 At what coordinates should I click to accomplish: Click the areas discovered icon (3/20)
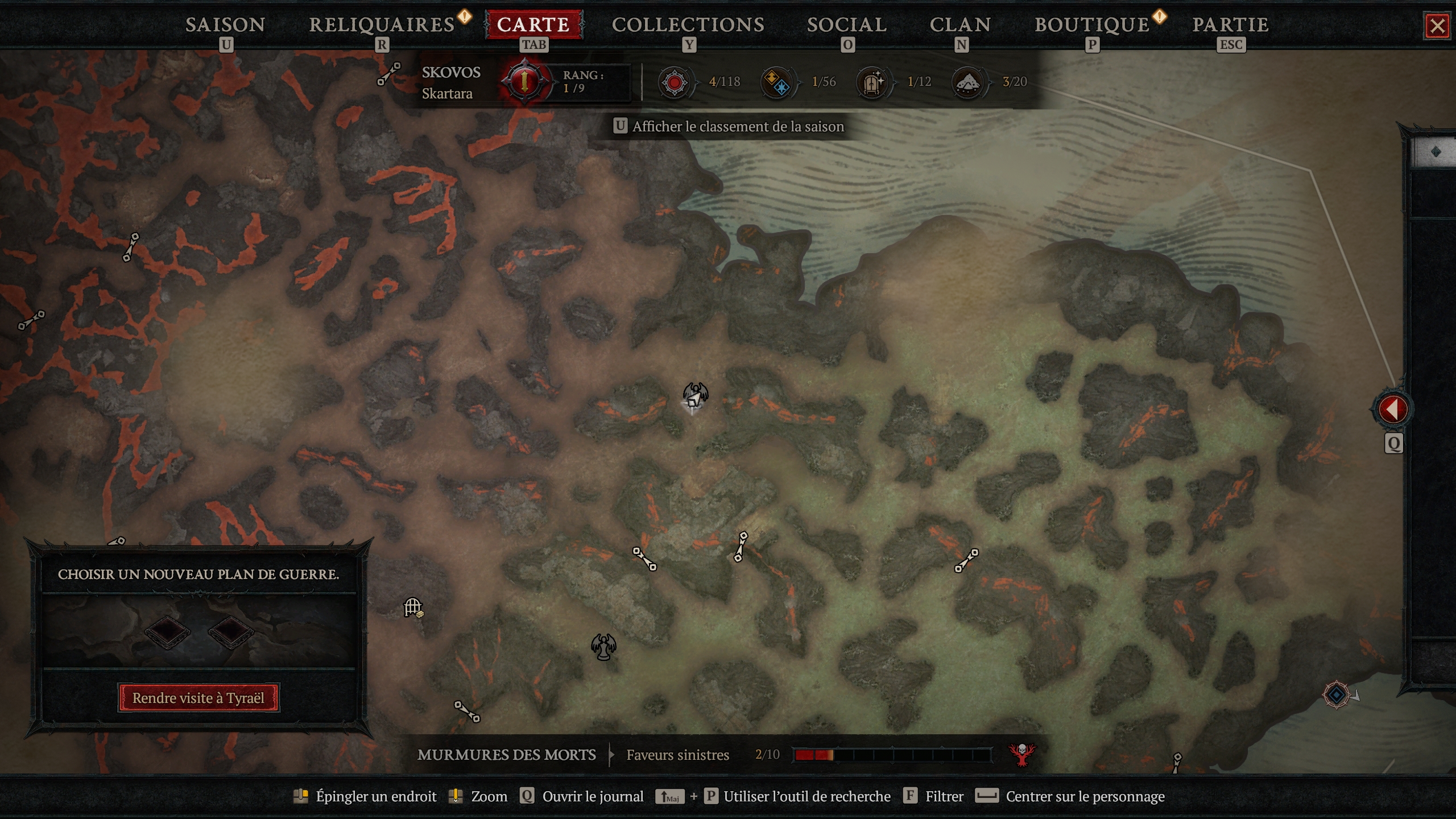tap(969, 82)
